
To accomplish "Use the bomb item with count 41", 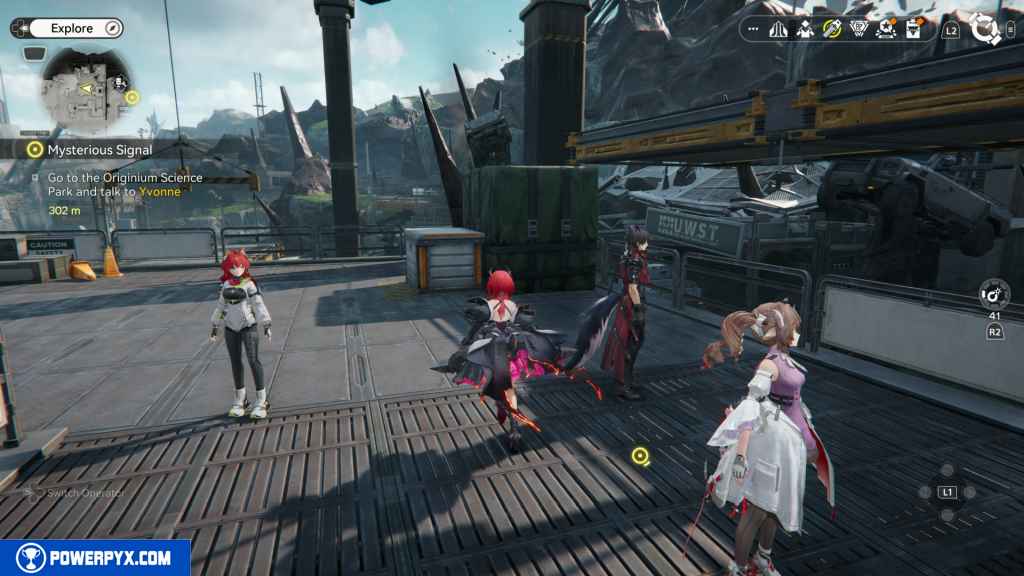I will [x=994, y=295].
